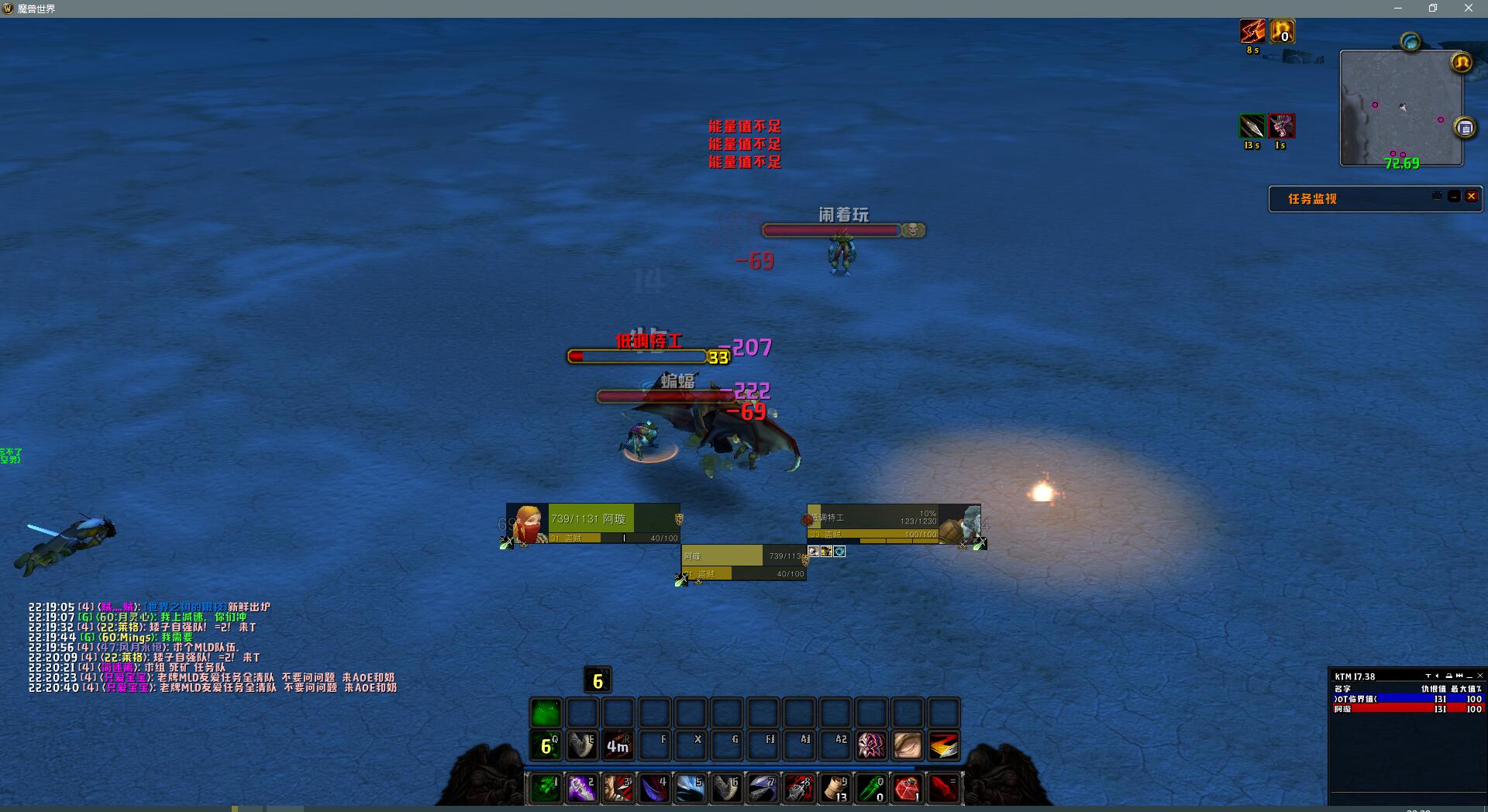Screen dimensions: 1488x812
Task: Click the red lightning buff with 8s left
Action: [1252, 32]
